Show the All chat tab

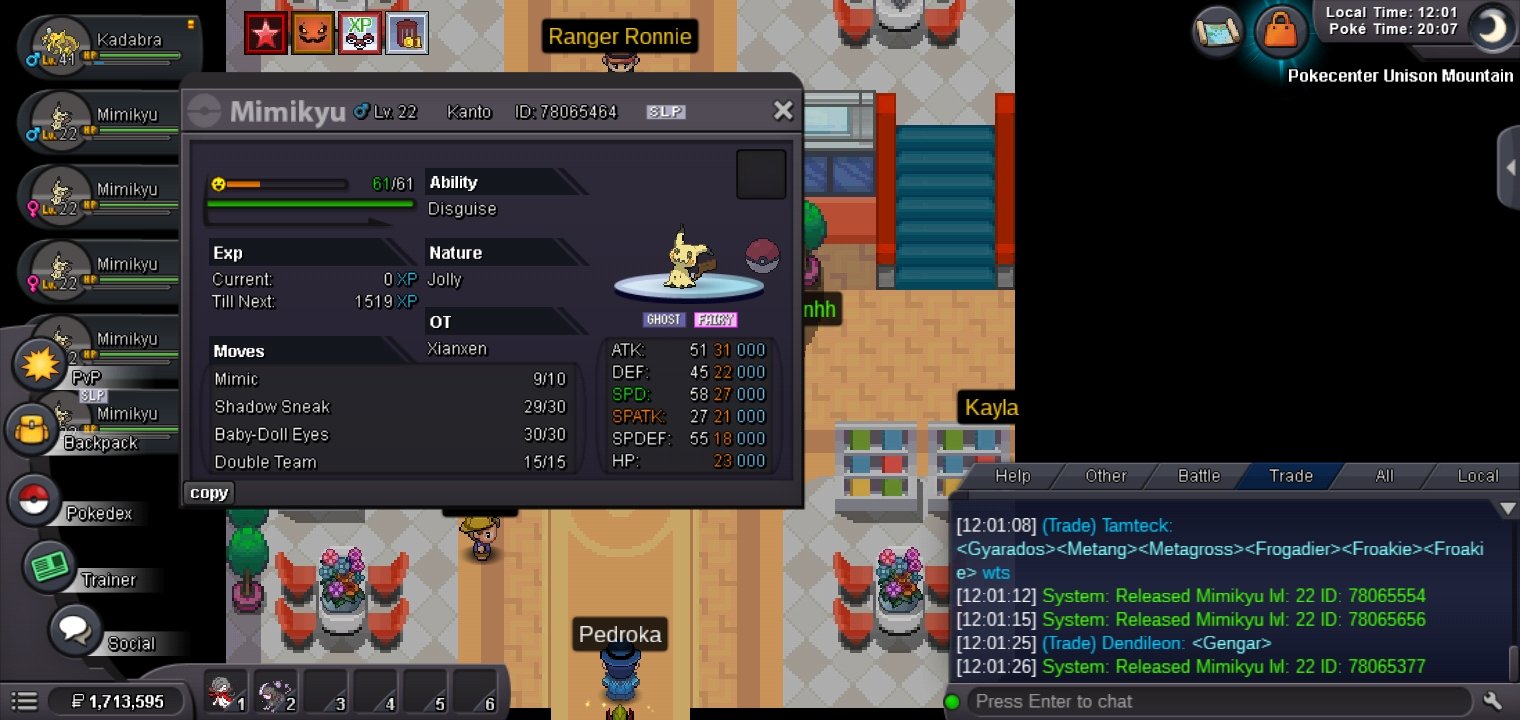click(1384, 476)
